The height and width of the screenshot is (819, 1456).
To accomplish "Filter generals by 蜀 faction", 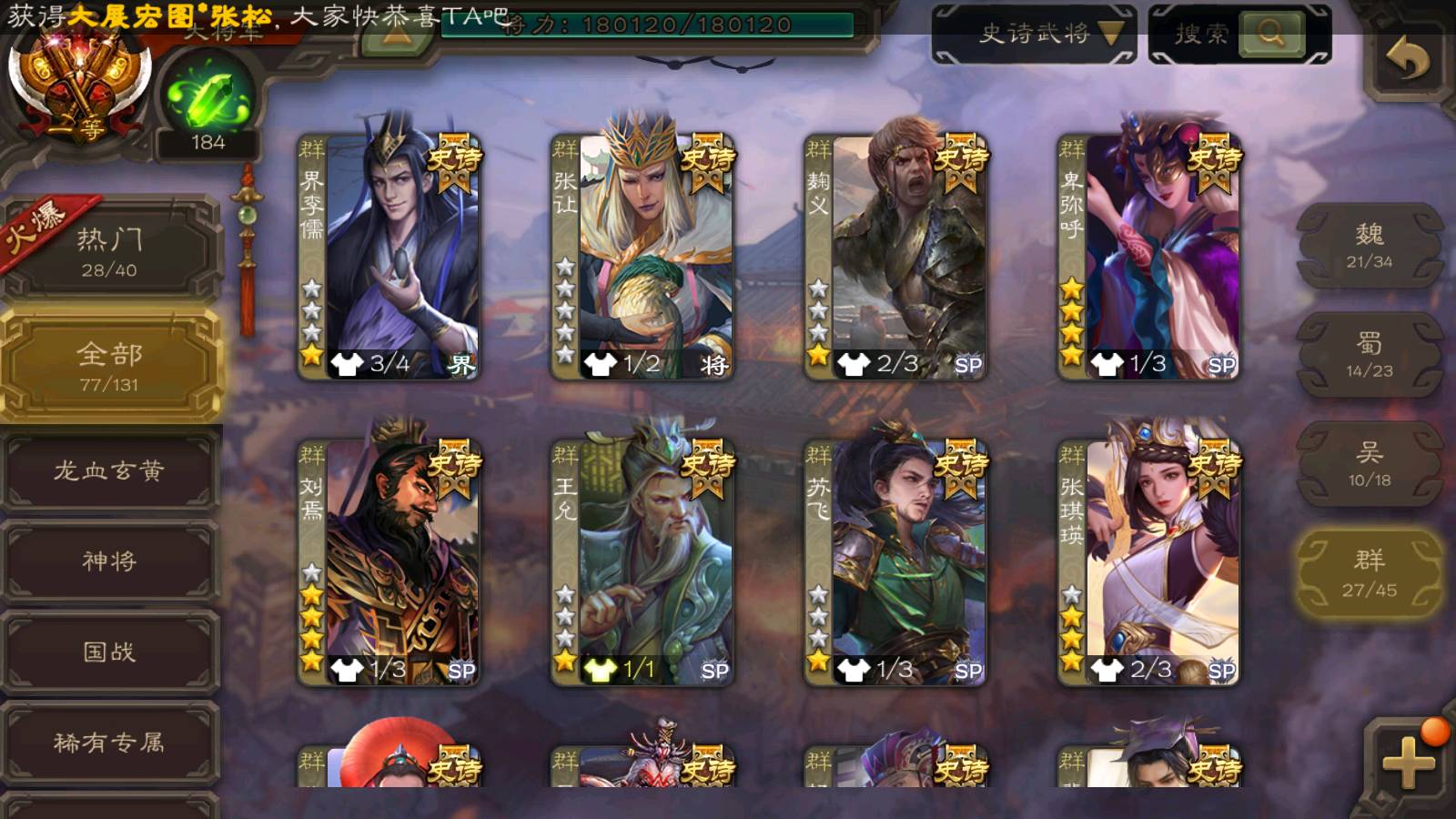I will coord(1369,355).
